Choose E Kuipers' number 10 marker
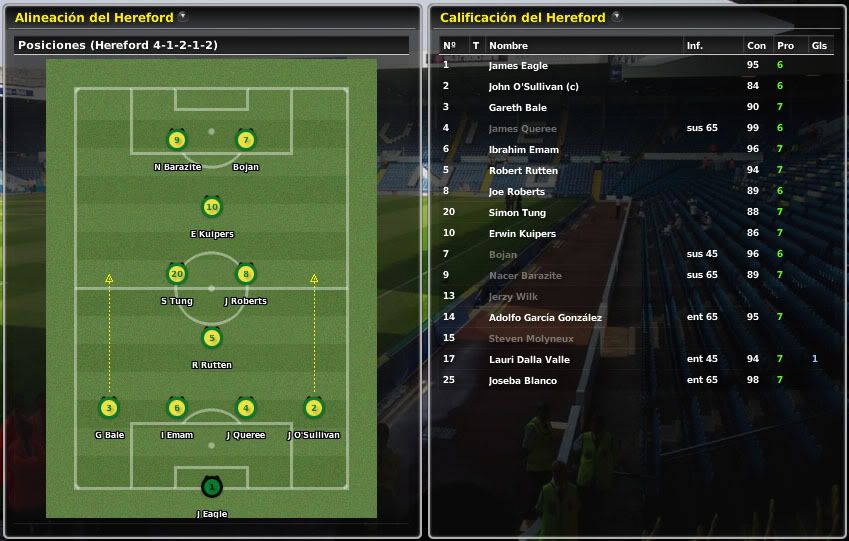 point(211,208)
